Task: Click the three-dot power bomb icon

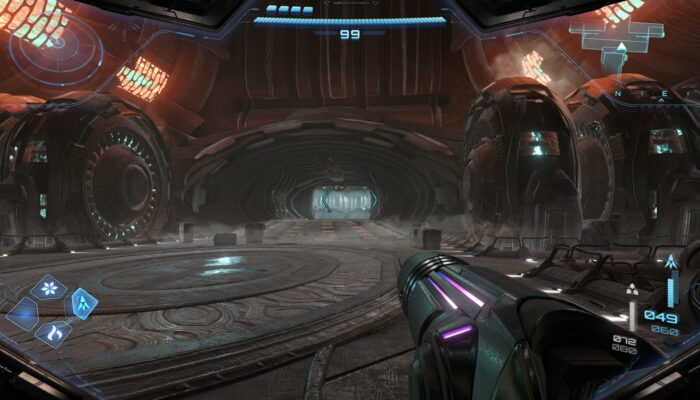Action: pyautogui.click(x=632, y=290)
